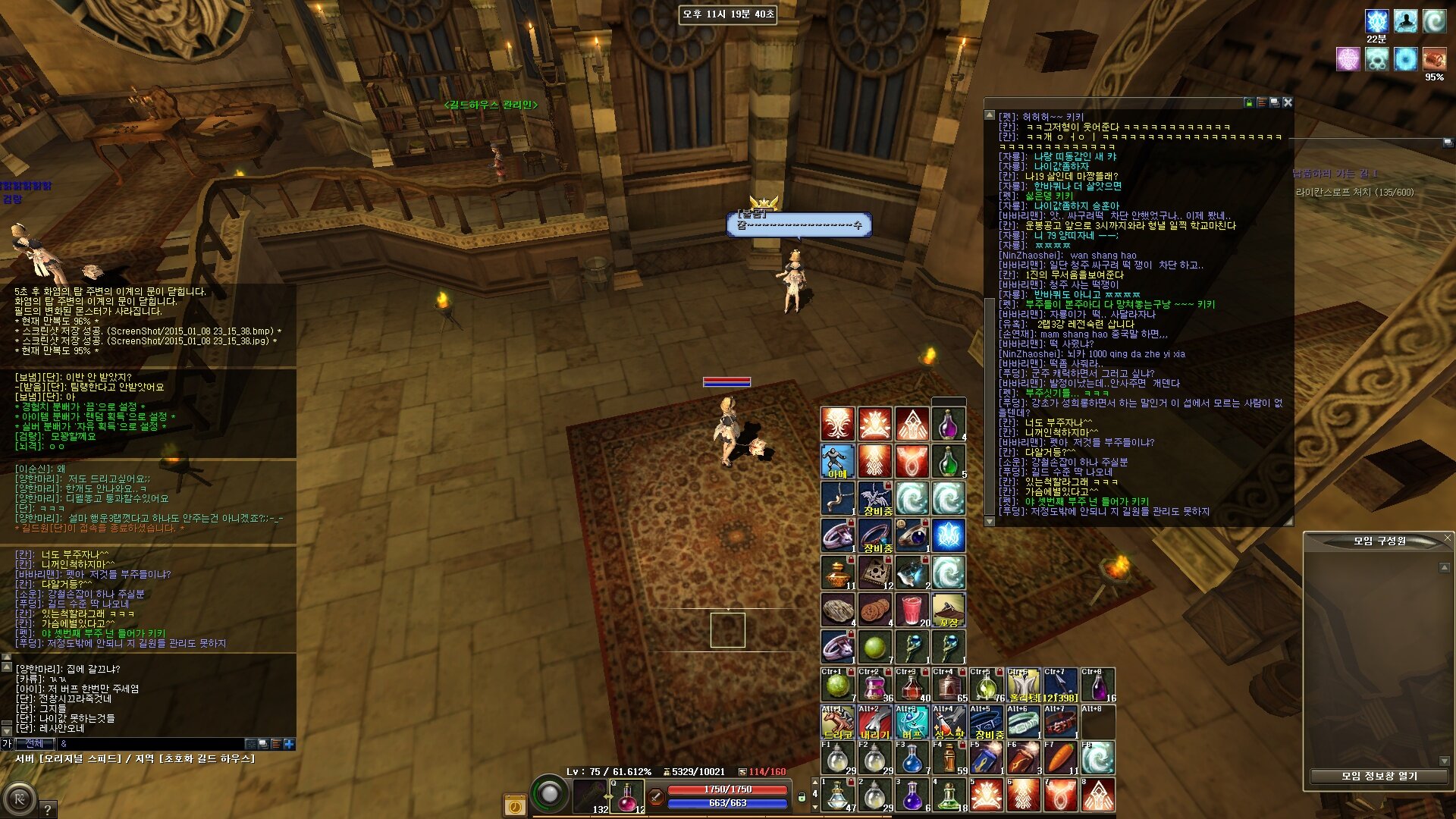This screenshot has height=819, width=1456.
Task: Open the R2 main menu button
Action: pyautogui.click(x=20, y=799)
